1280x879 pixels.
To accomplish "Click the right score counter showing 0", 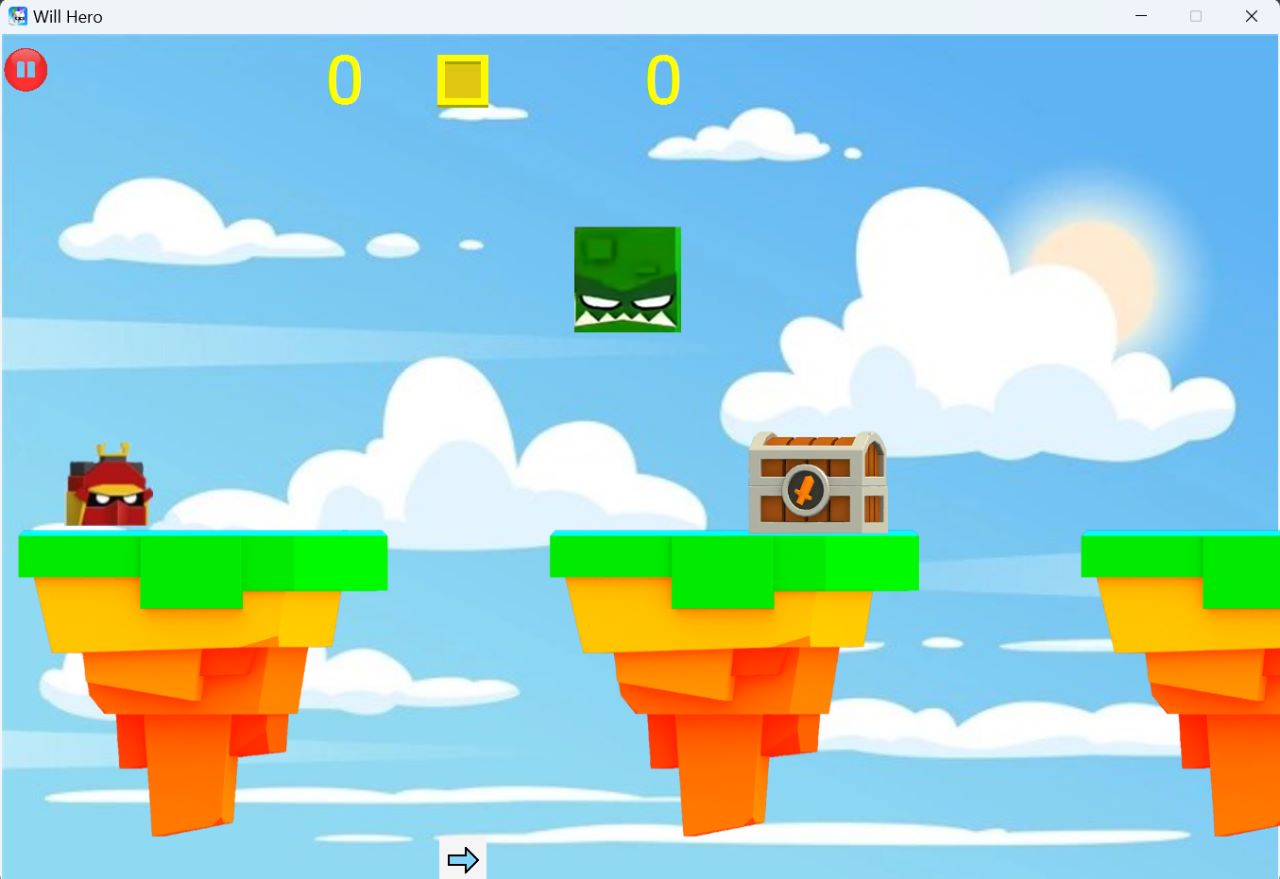I will [663, 81].
